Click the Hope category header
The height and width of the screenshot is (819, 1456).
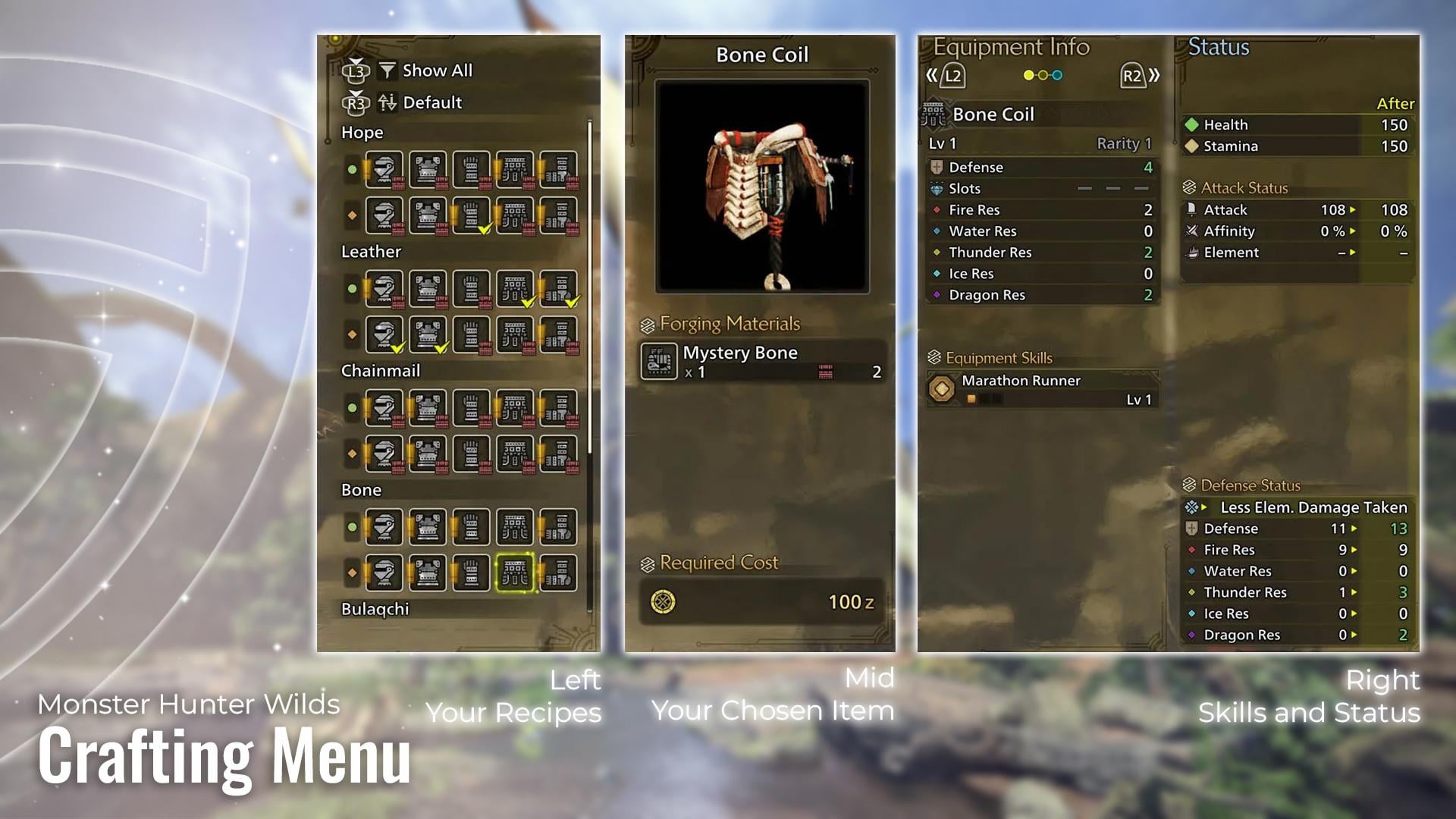[362, 132]
